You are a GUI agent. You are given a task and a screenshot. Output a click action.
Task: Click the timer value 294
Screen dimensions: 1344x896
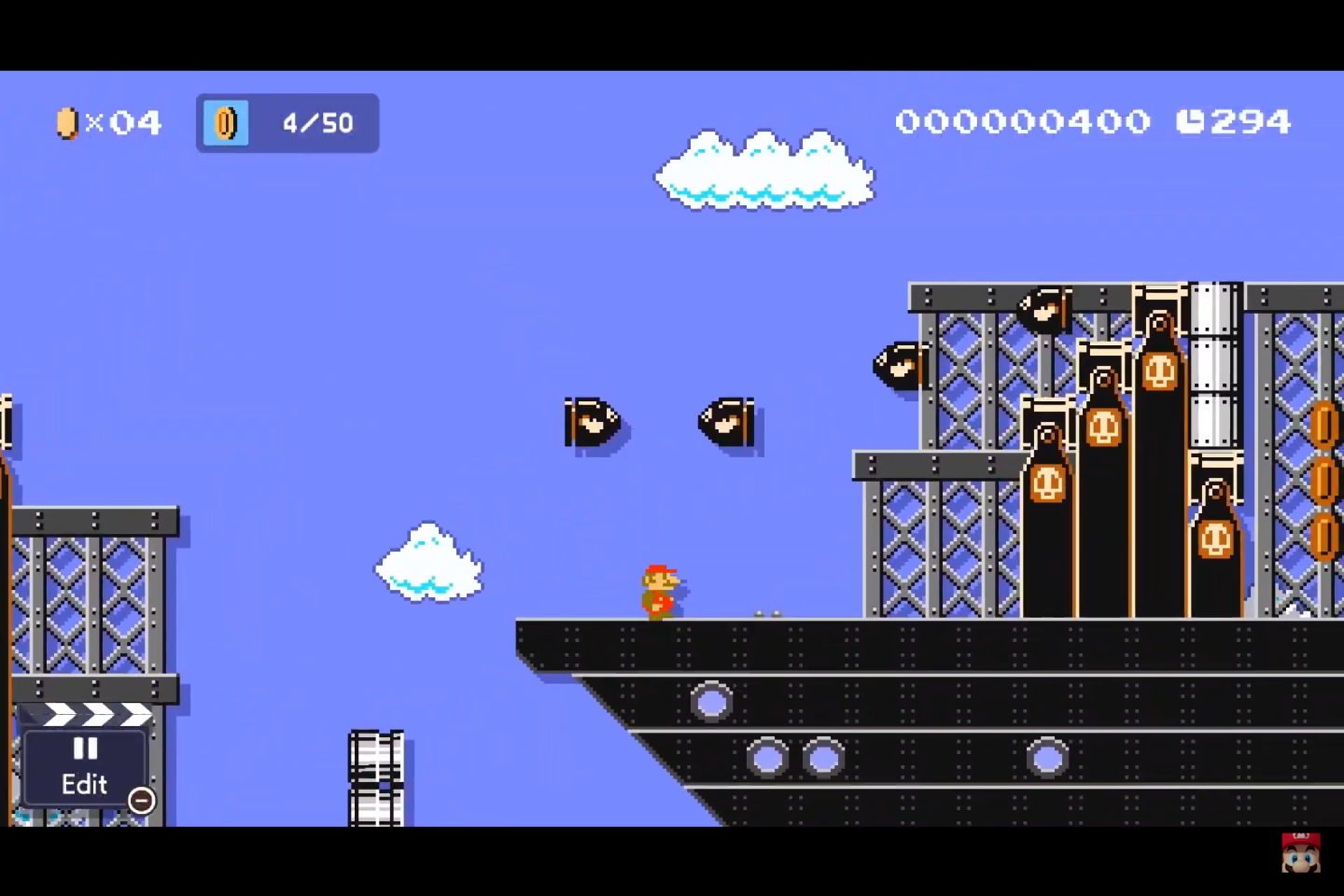[x=1248, y=121]
